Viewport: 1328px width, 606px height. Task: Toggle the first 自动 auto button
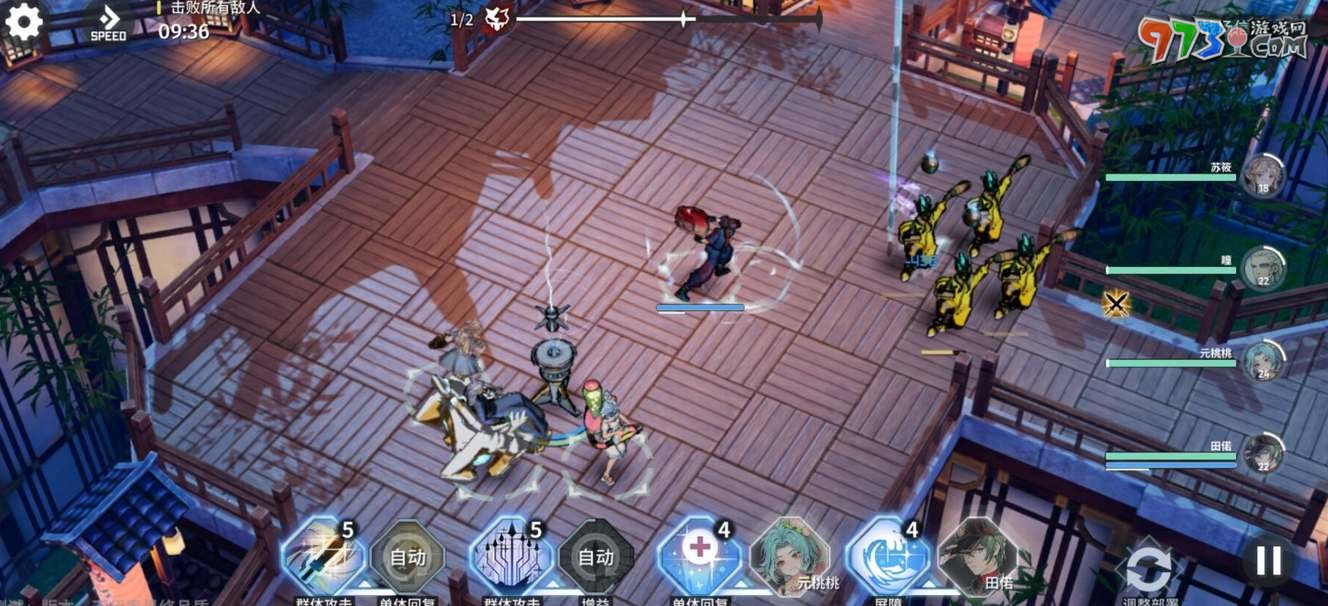[x=407, y=557]
